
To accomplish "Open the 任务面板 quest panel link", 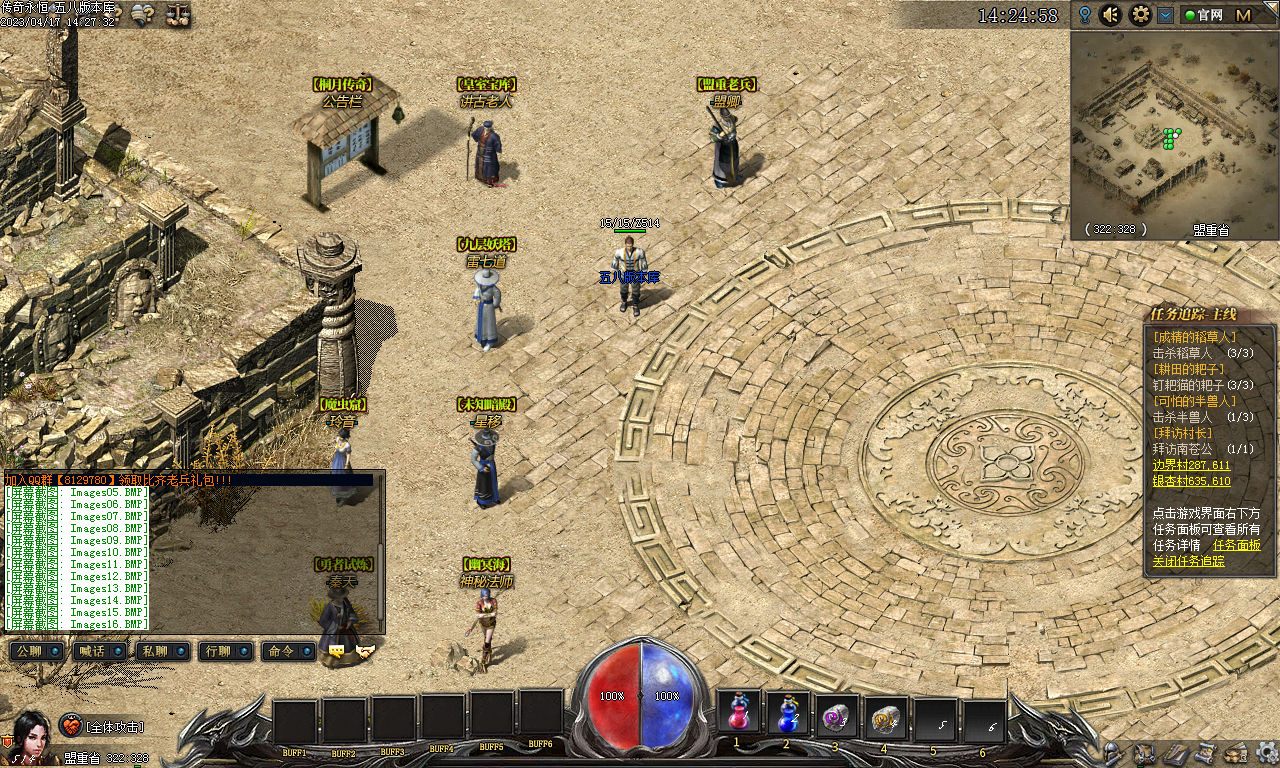I will pos(1236,545).
